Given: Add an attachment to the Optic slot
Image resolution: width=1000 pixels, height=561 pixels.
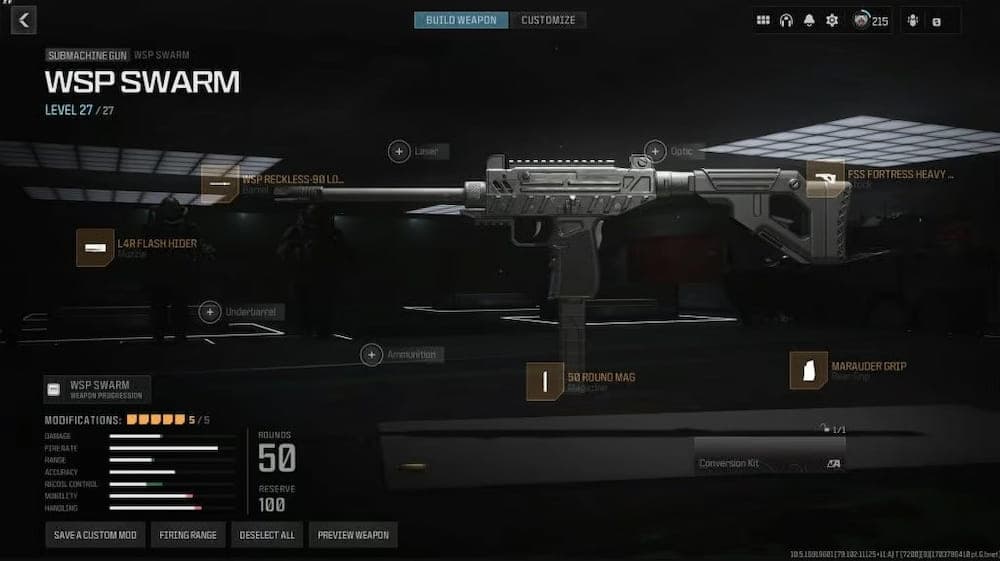Looking at the screenshot, I should (655, 151).
